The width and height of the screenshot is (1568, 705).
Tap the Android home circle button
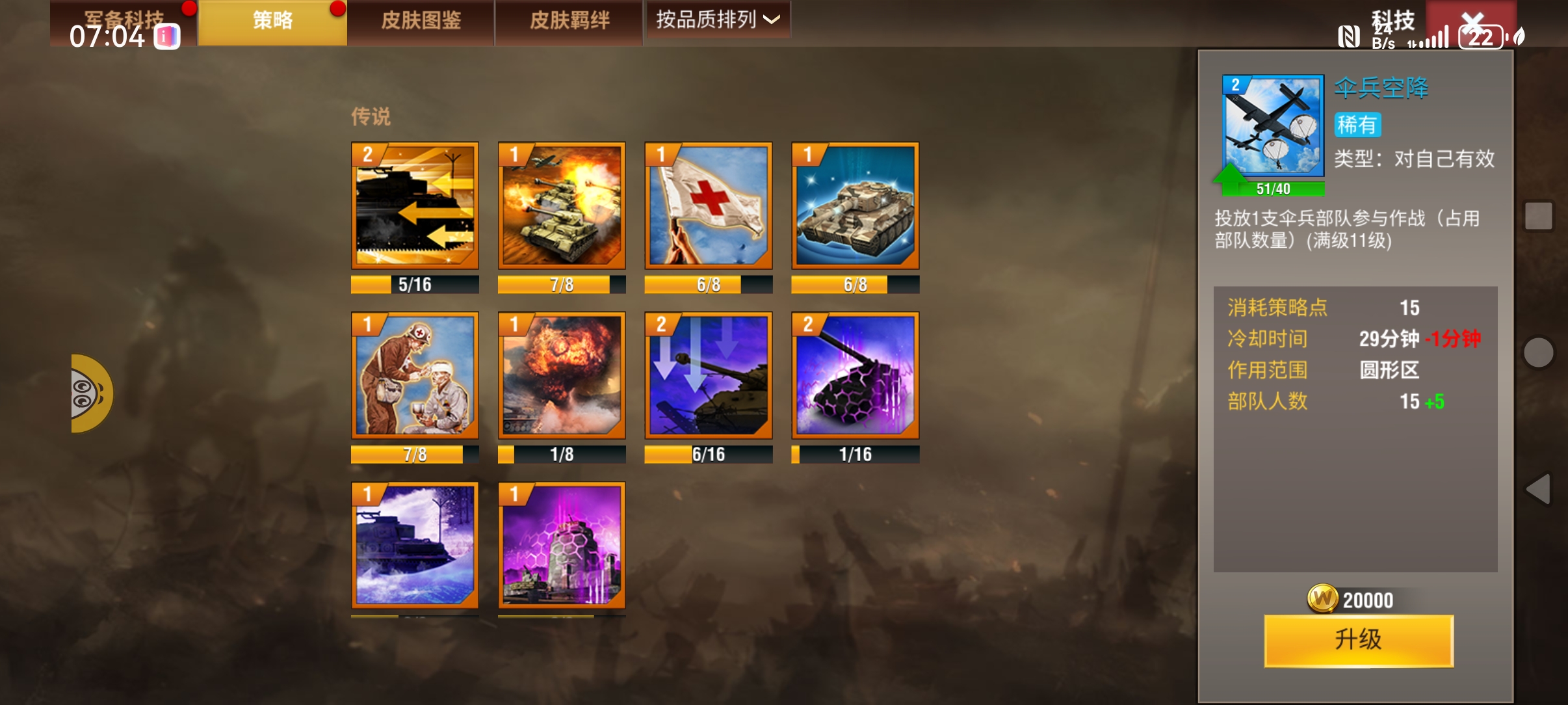1538,352
